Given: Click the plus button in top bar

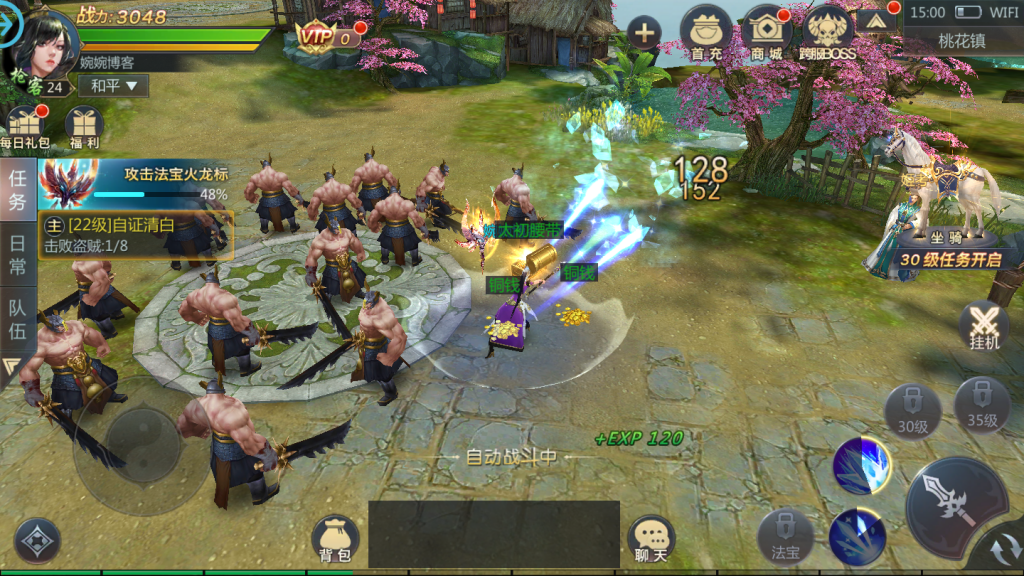Looking at the screenshot, I should pos(643,33).
